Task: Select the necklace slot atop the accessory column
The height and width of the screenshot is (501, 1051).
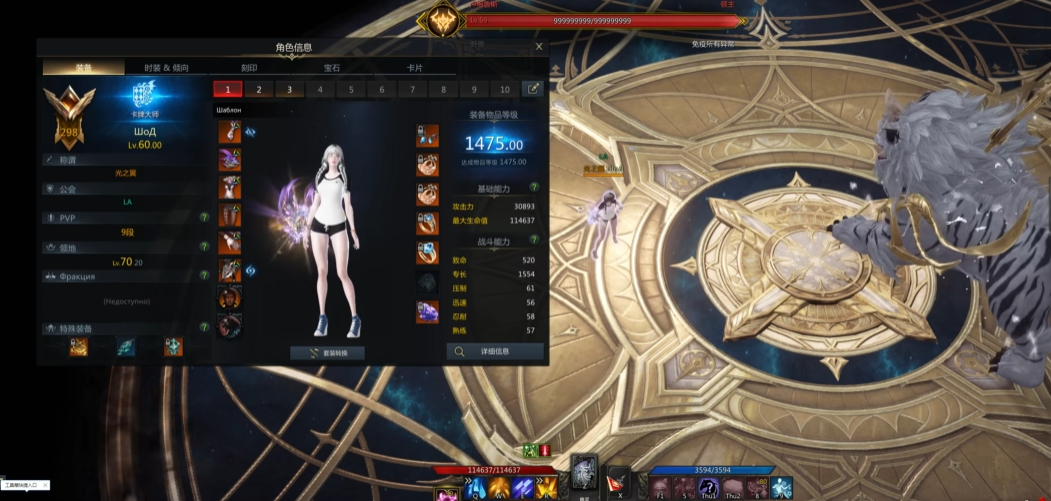Action: pyautogui.click(x=427, y=135)
